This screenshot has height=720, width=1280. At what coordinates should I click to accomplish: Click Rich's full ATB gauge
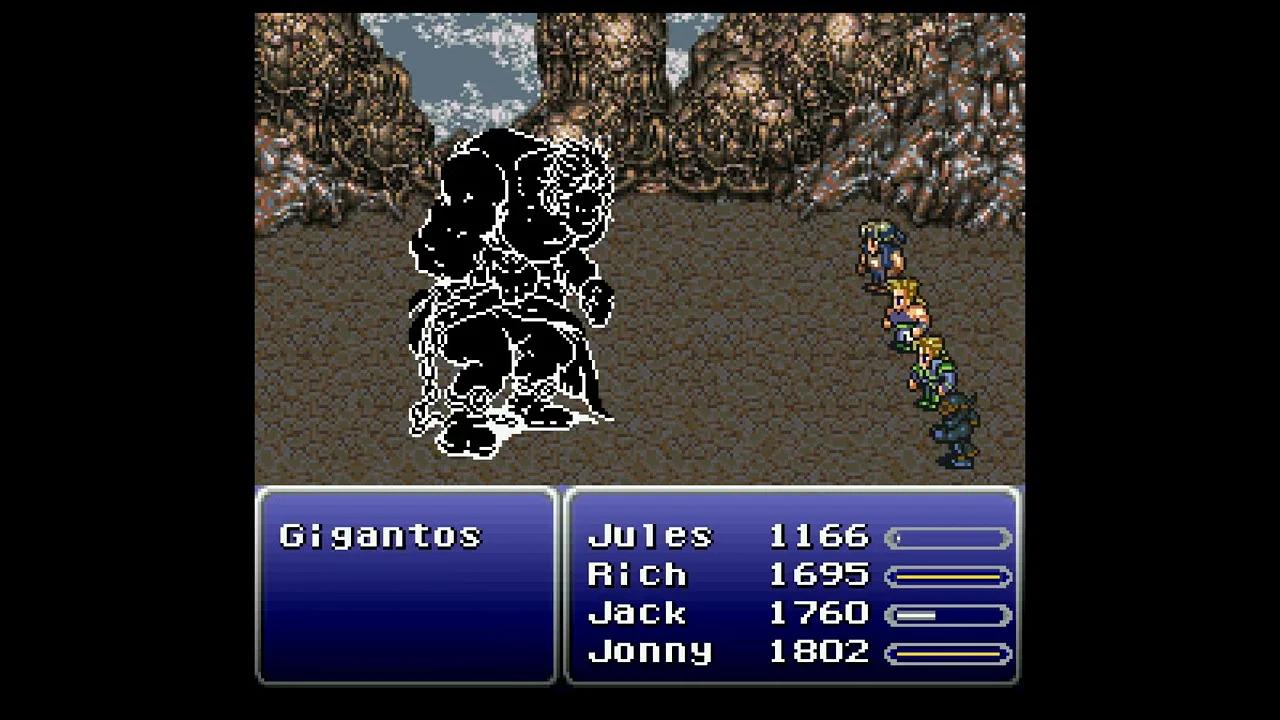tap(948, 575)
